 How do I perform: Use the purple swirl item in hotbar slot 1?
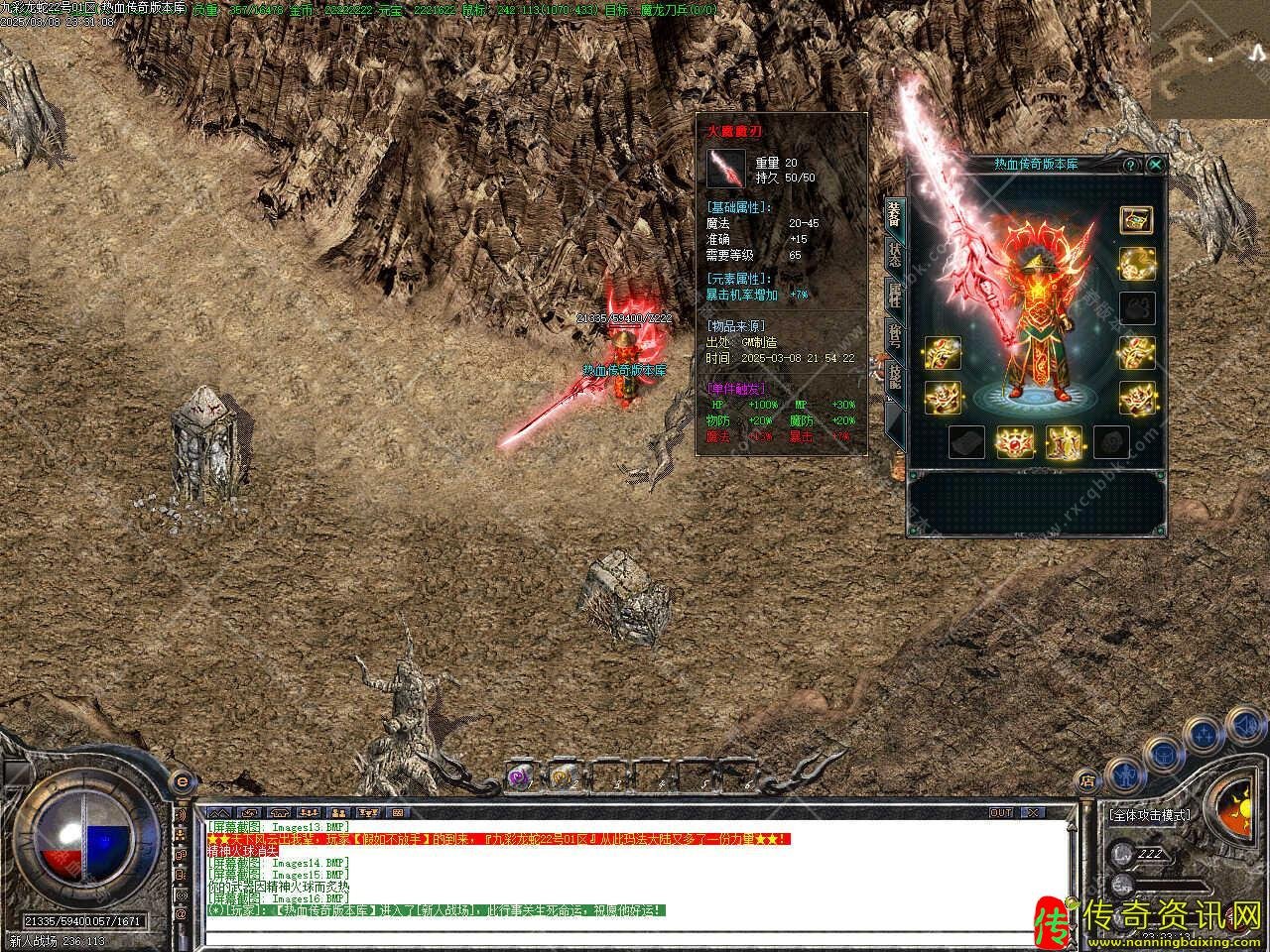tap(518, 776)
